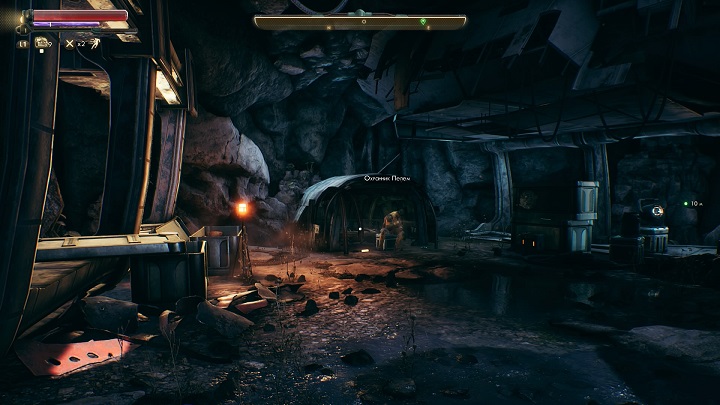Click the crossed X status icon

[x=69, y=43]
